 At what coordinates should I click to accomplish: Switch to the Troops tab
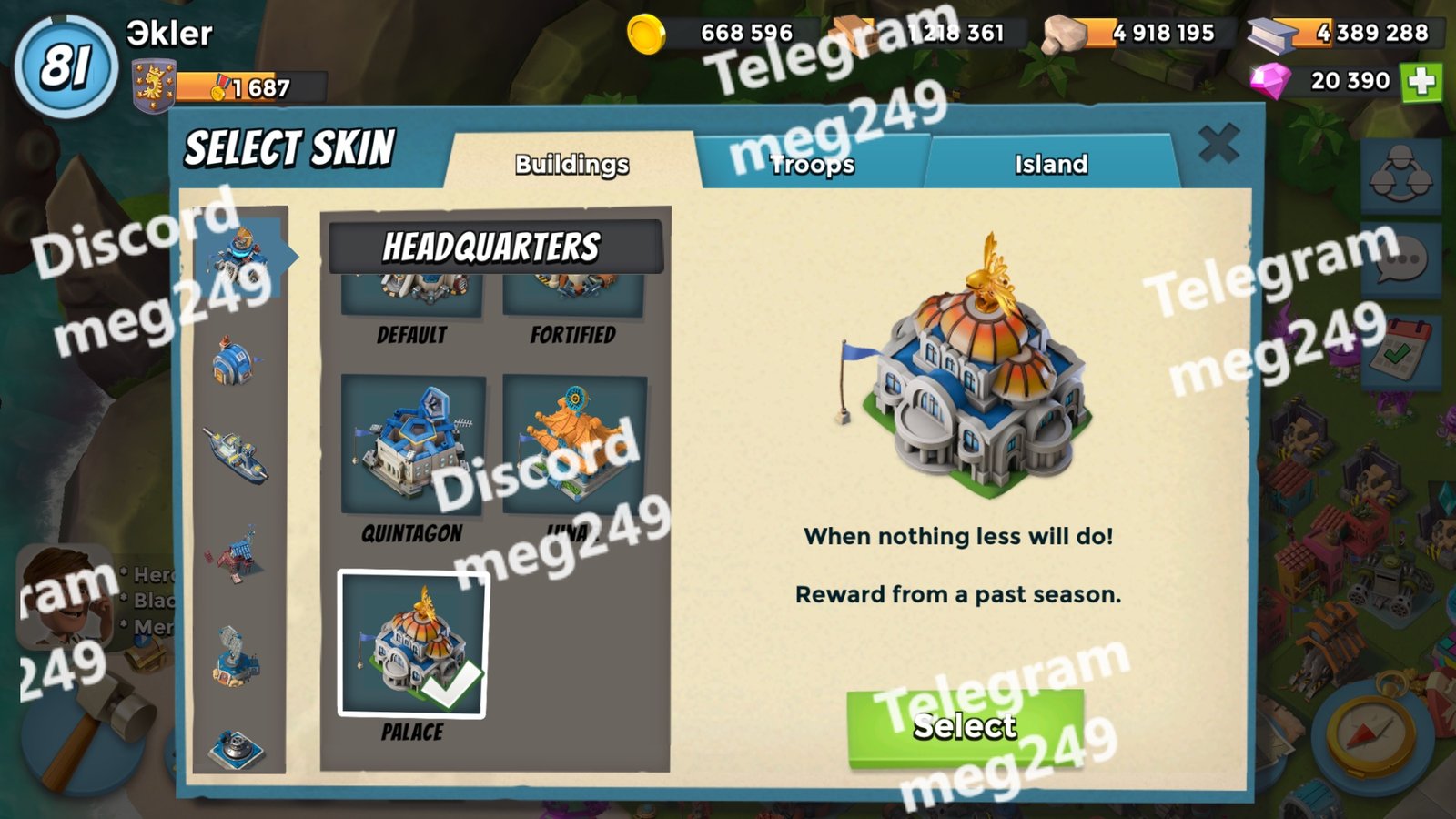coord(812,164)
